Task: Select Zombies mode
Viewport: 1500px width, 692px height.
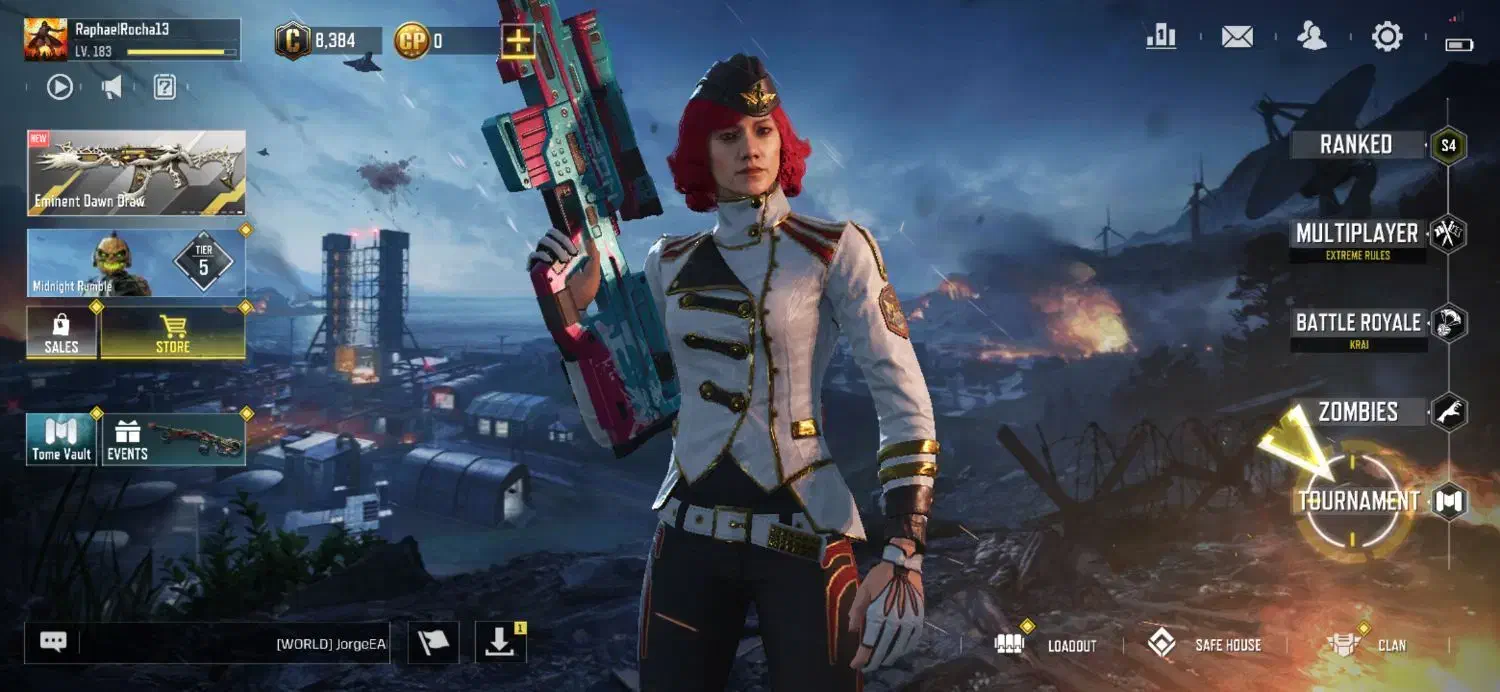Action: click(x=1358, y=411)
